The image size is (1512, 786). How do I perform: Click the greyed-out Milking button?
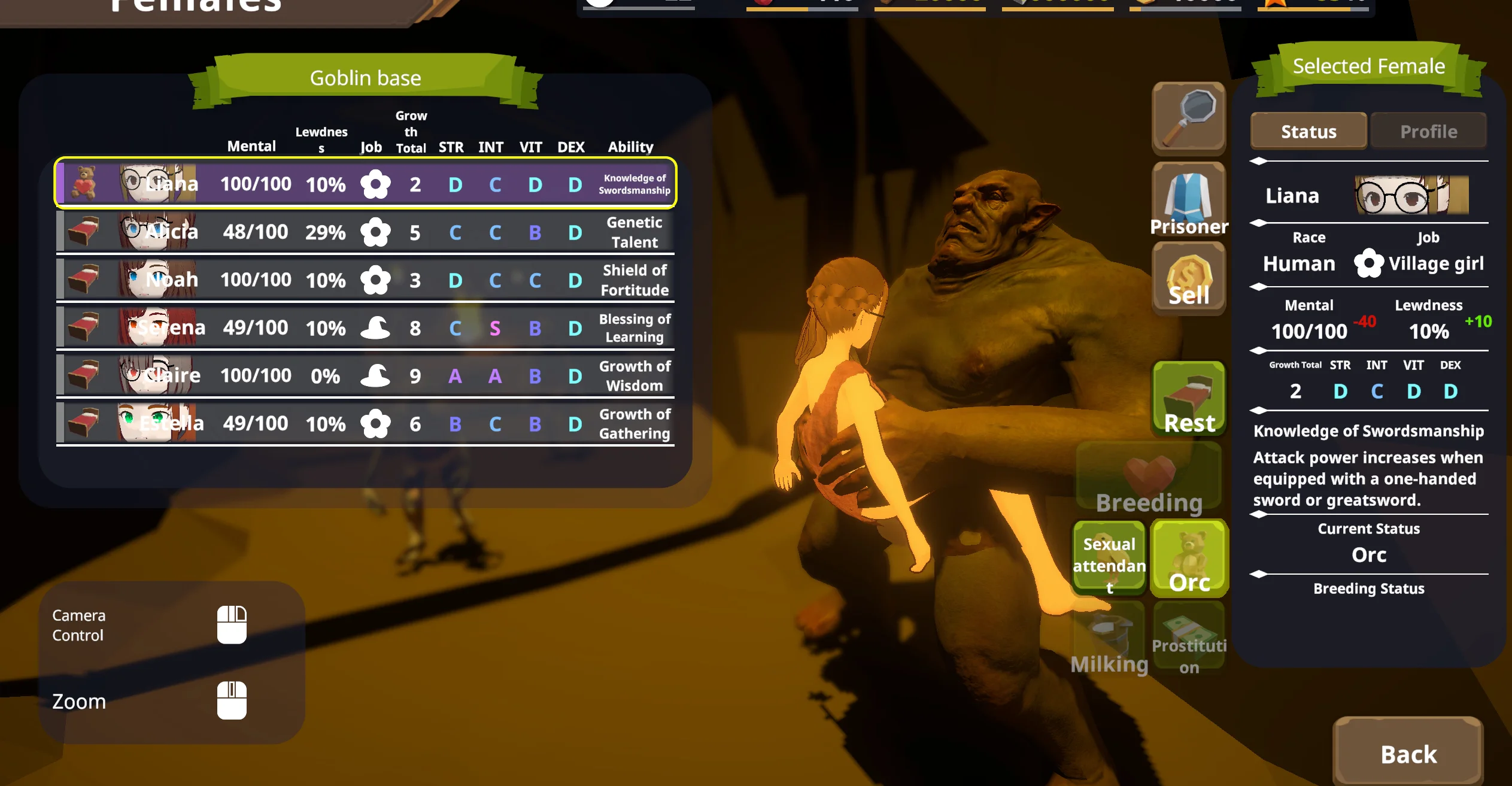coord(1109,639)
